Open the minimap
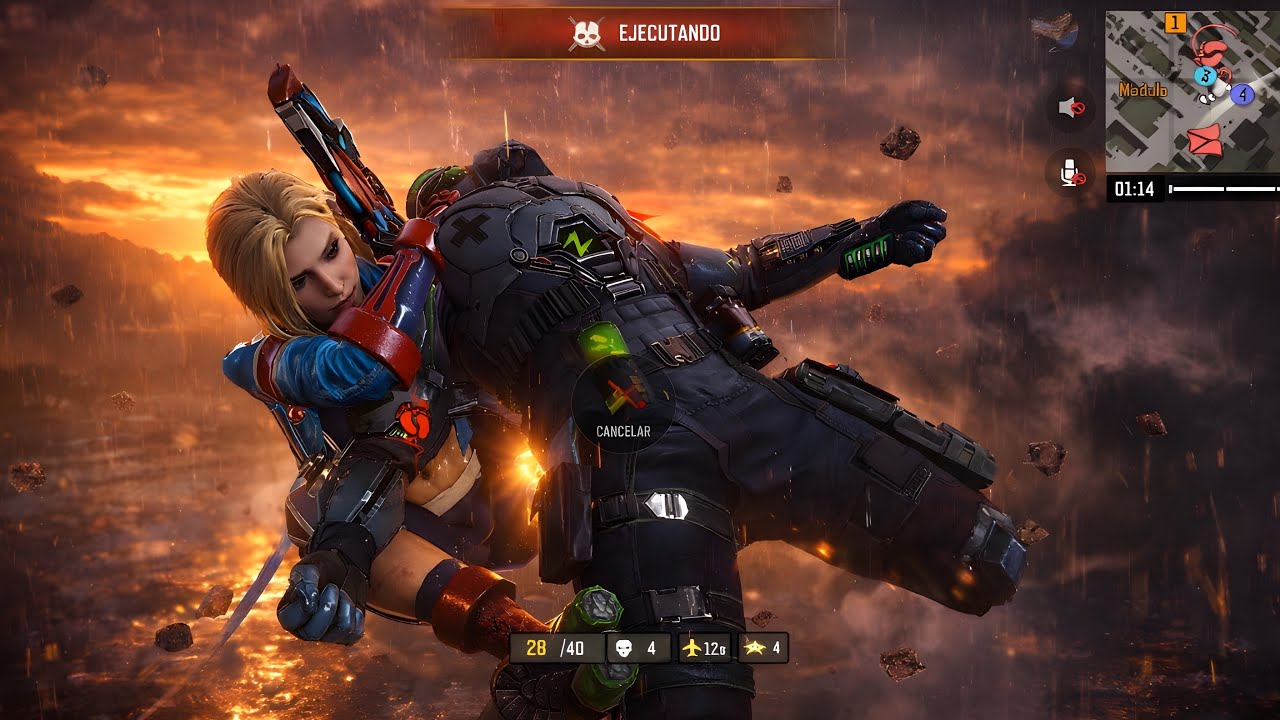 pyautogui.click(x=1192, y=91)
